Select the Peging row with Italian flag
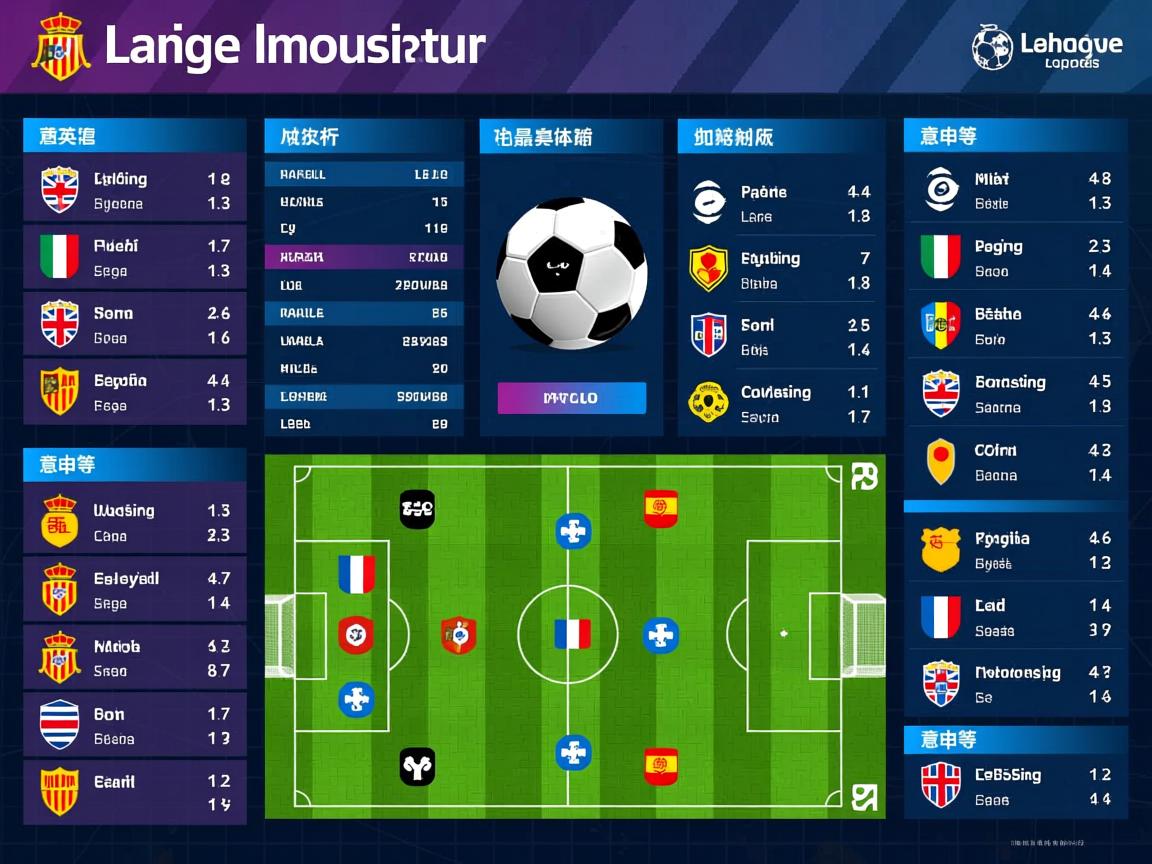This screenshot has width=1152, height=864. 1015,258
